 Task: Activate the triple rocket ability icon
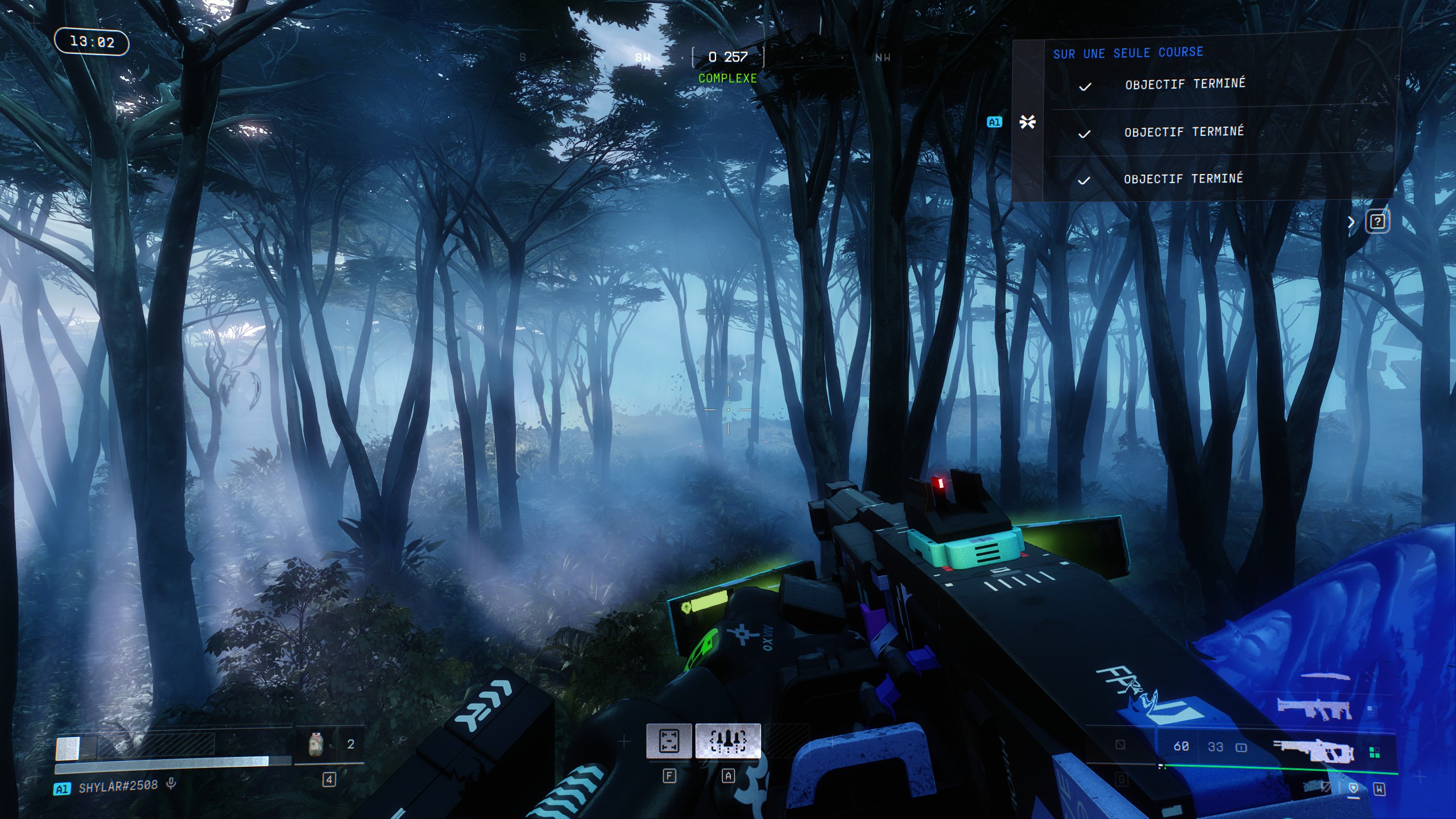point(728,741)
